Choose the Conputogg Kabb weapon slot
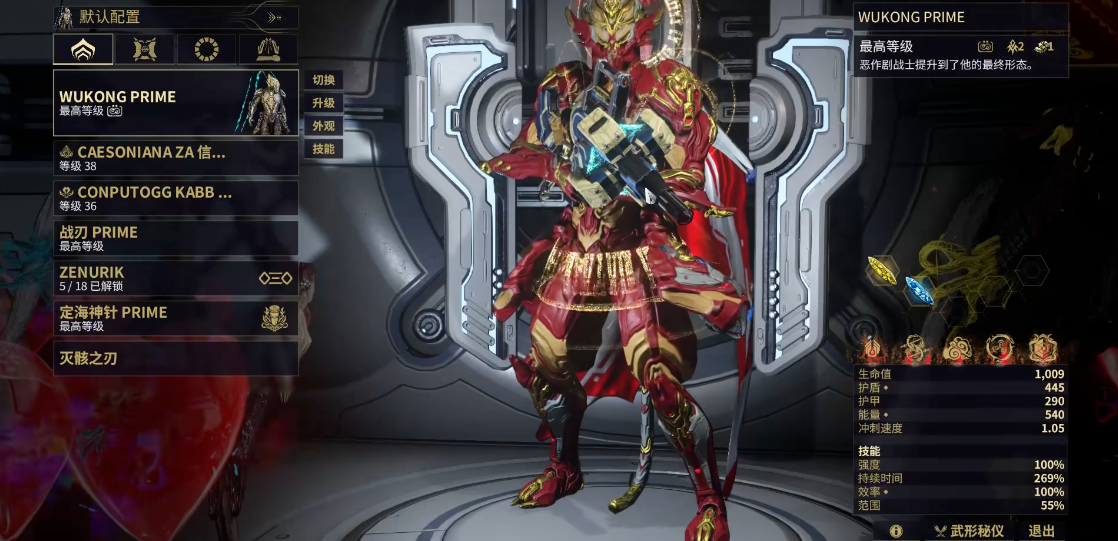Image resolution: width=1118 pixels, height=541 pixels. 175,198
